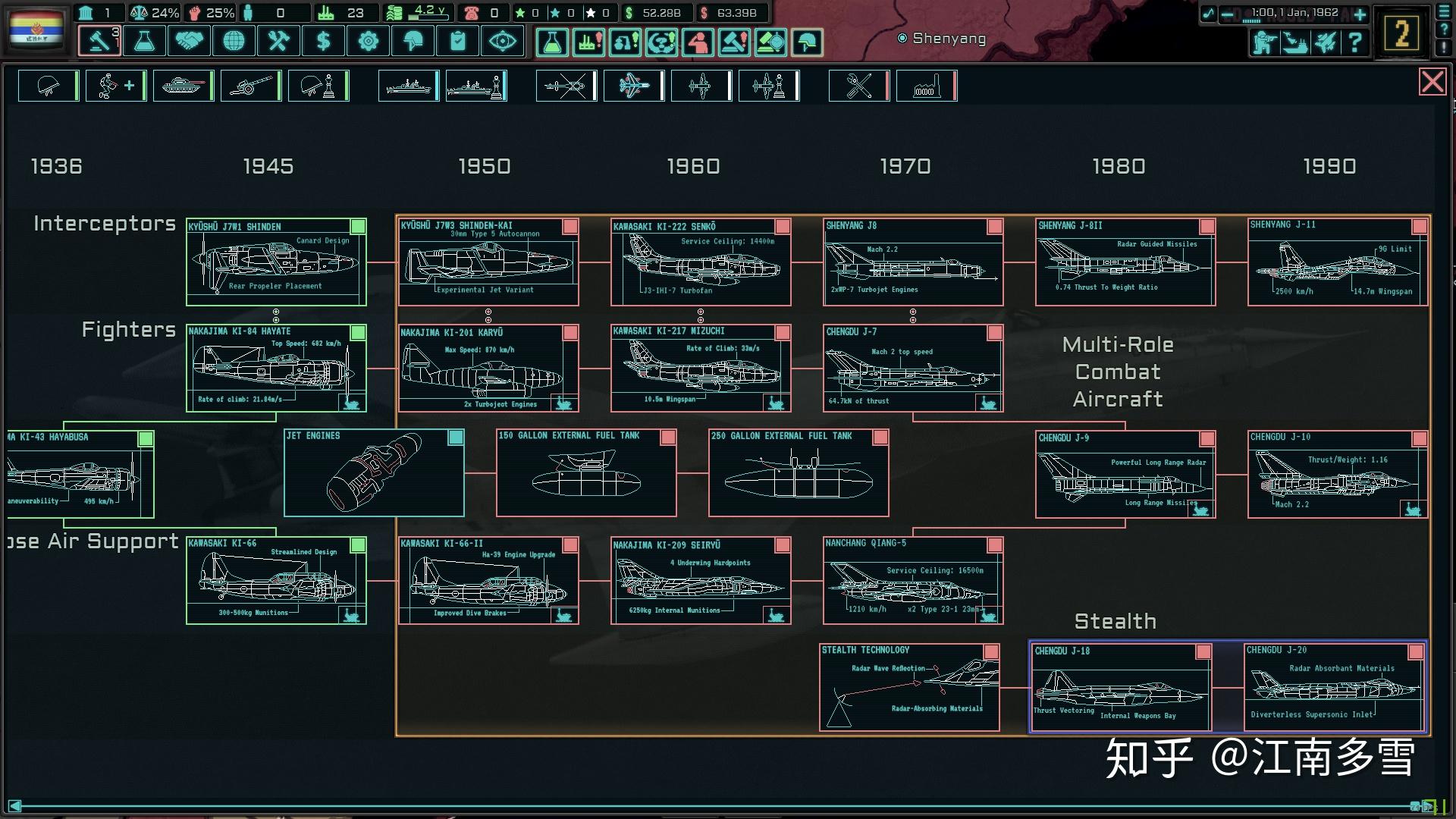Select the Chengdu J-20 stealth technology

point(1335,687)
